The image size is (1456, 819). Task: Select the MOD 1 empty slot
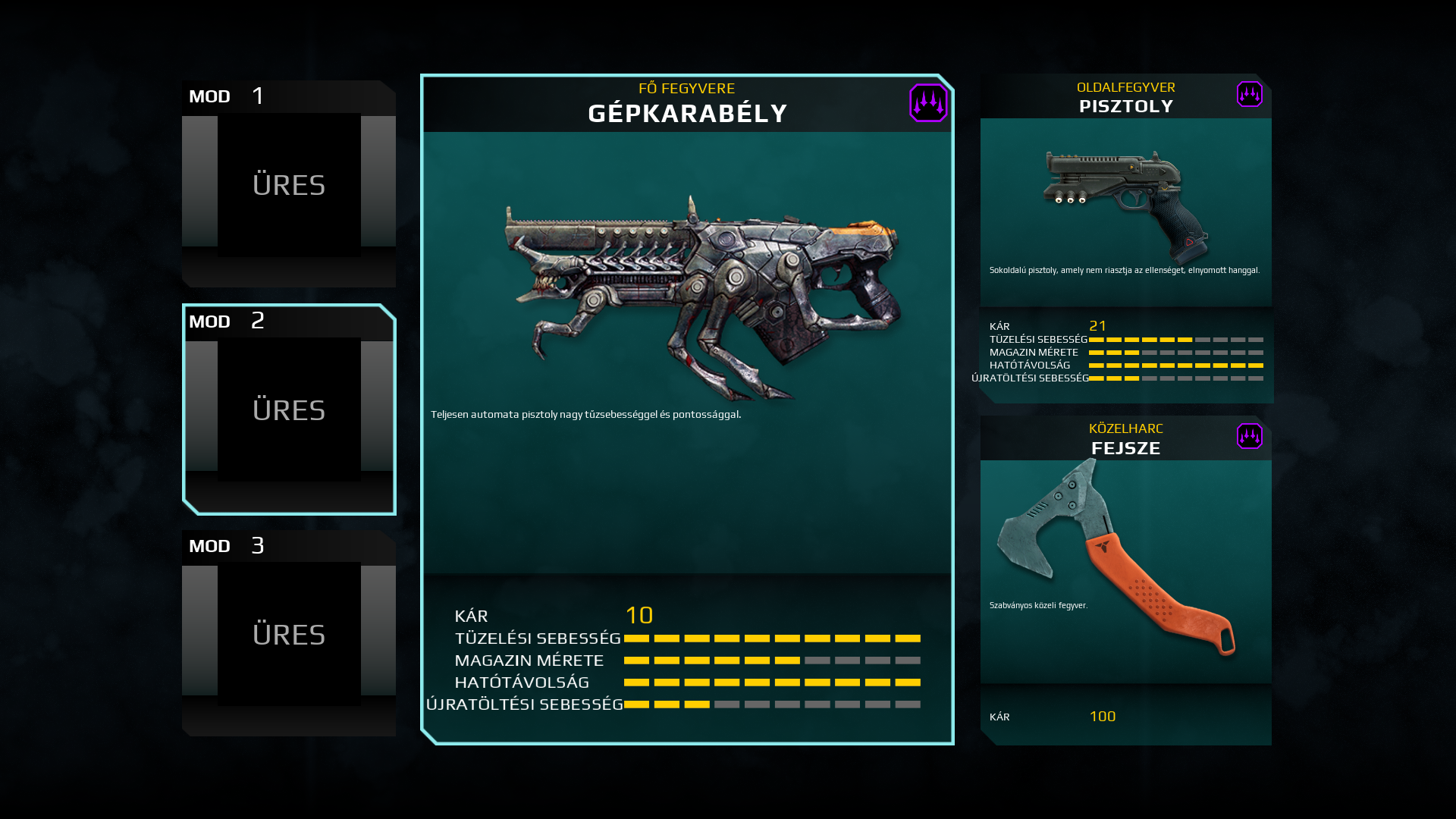pyautogui.click(x=289, y=185)
